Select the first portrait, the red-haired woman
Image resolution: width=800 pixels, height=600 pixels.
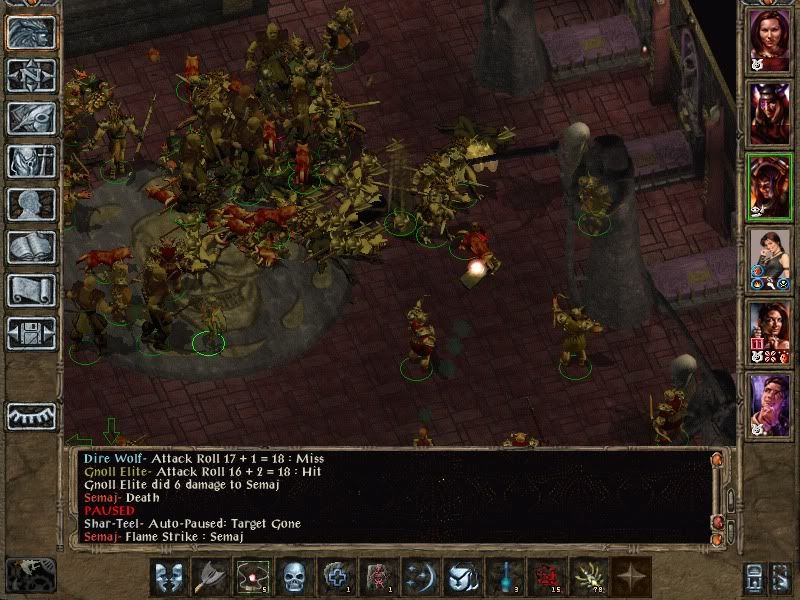(769, 39)
